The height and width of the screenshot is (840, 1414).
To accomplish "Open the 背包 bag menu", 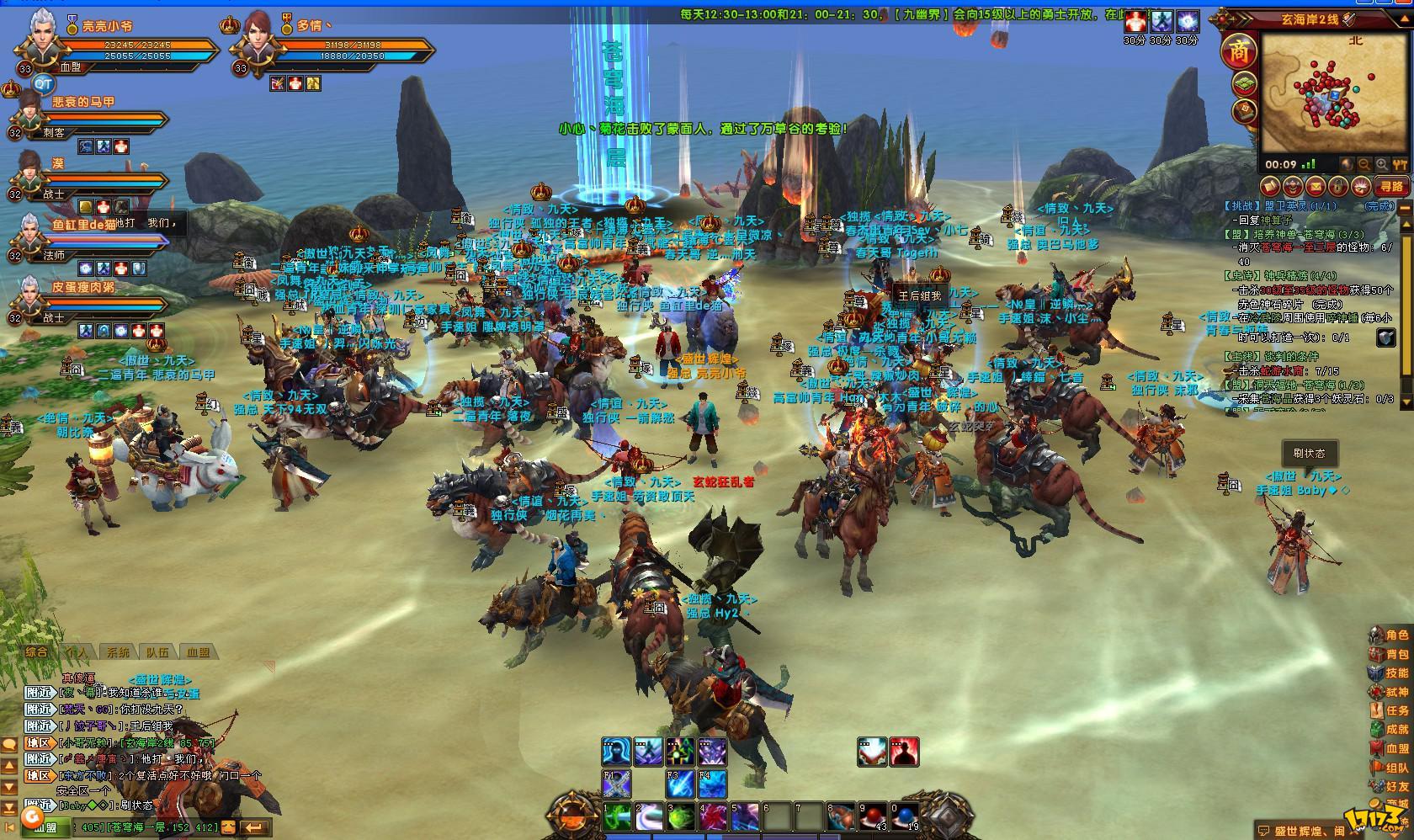I will [x=1389, y=655].
